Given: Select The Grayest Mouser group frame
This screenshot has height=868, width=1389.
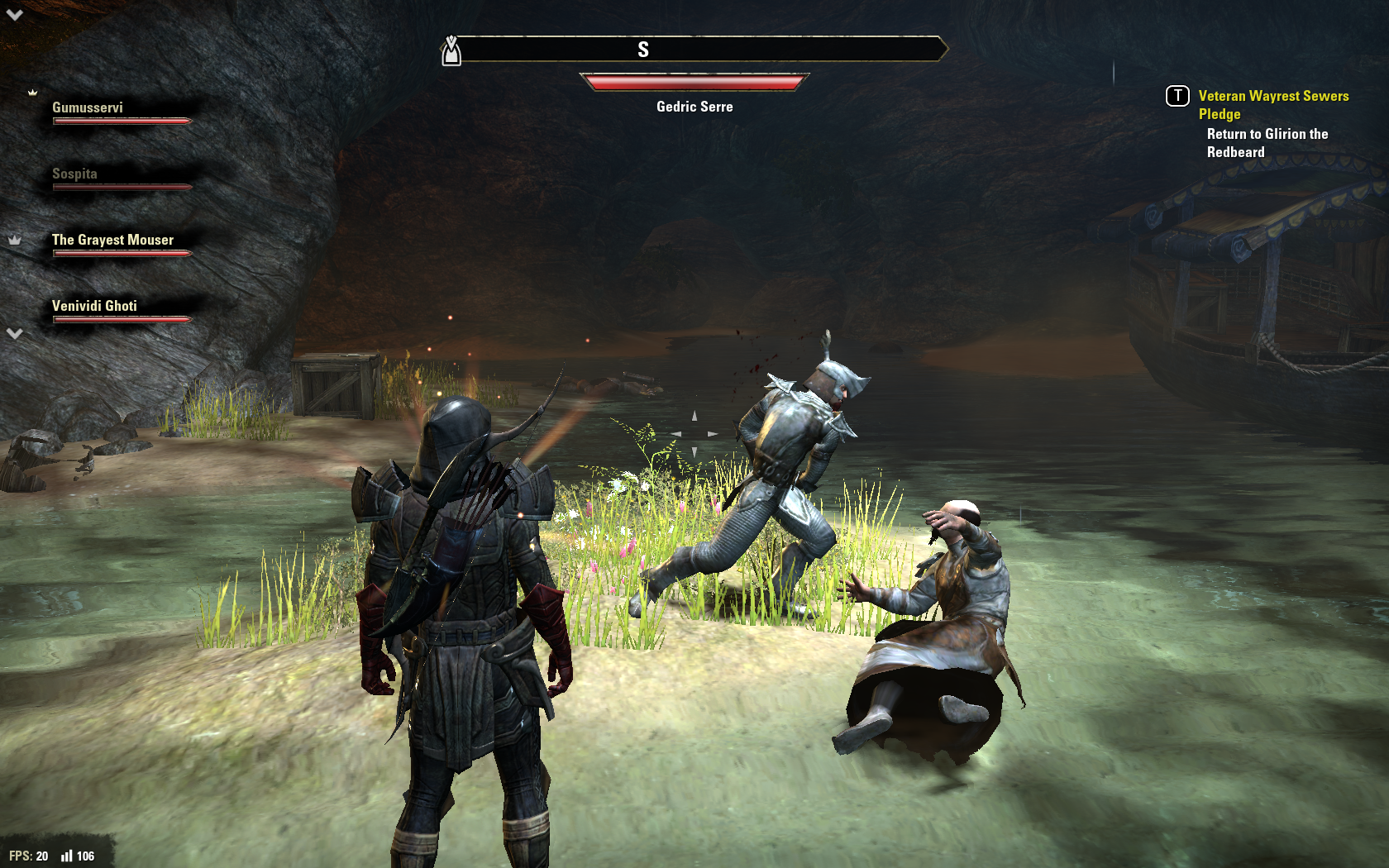Looking at the screenshot, I should click(x=113, y=241).
